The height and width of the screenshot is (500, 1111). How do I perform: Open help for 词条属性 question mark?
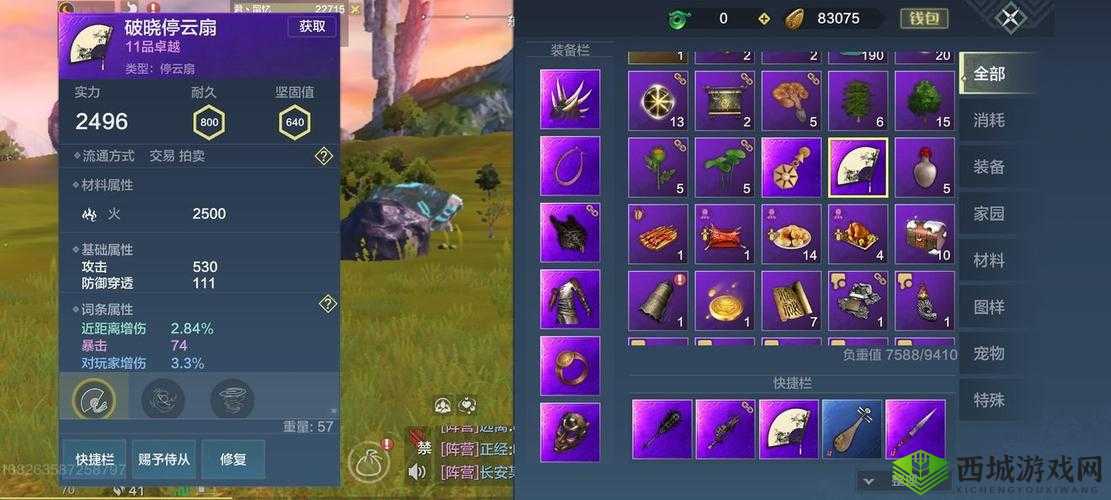(x=326, y=304)
